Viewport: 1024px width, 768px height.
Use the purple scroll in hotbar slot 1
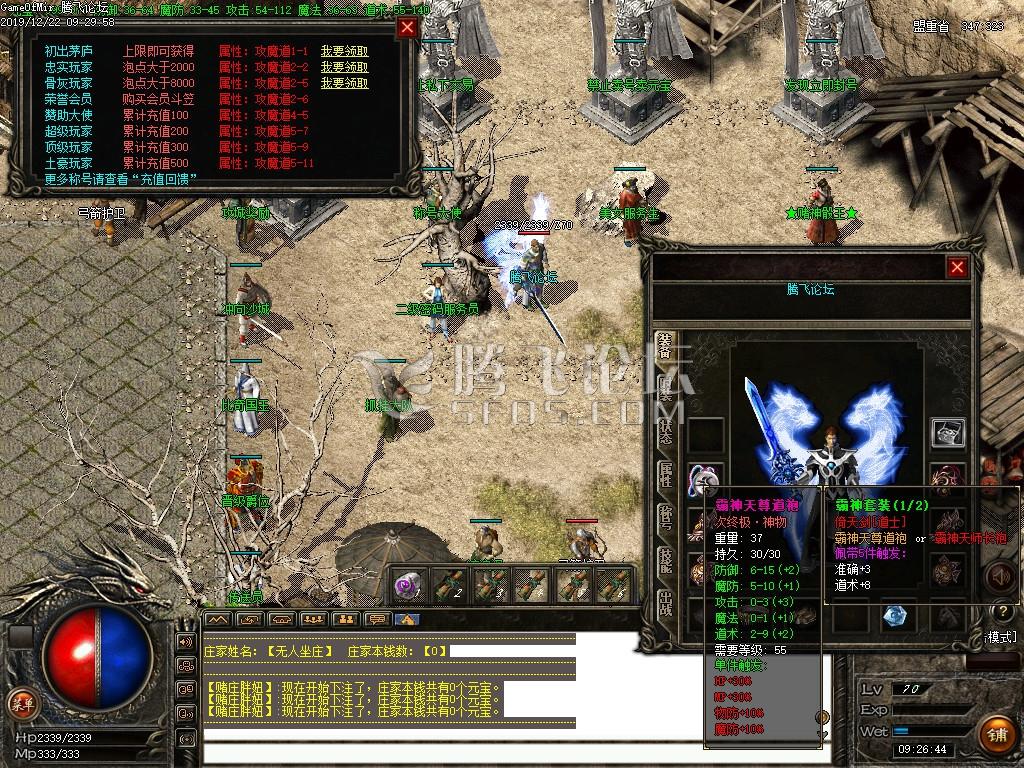click(408, 585)
